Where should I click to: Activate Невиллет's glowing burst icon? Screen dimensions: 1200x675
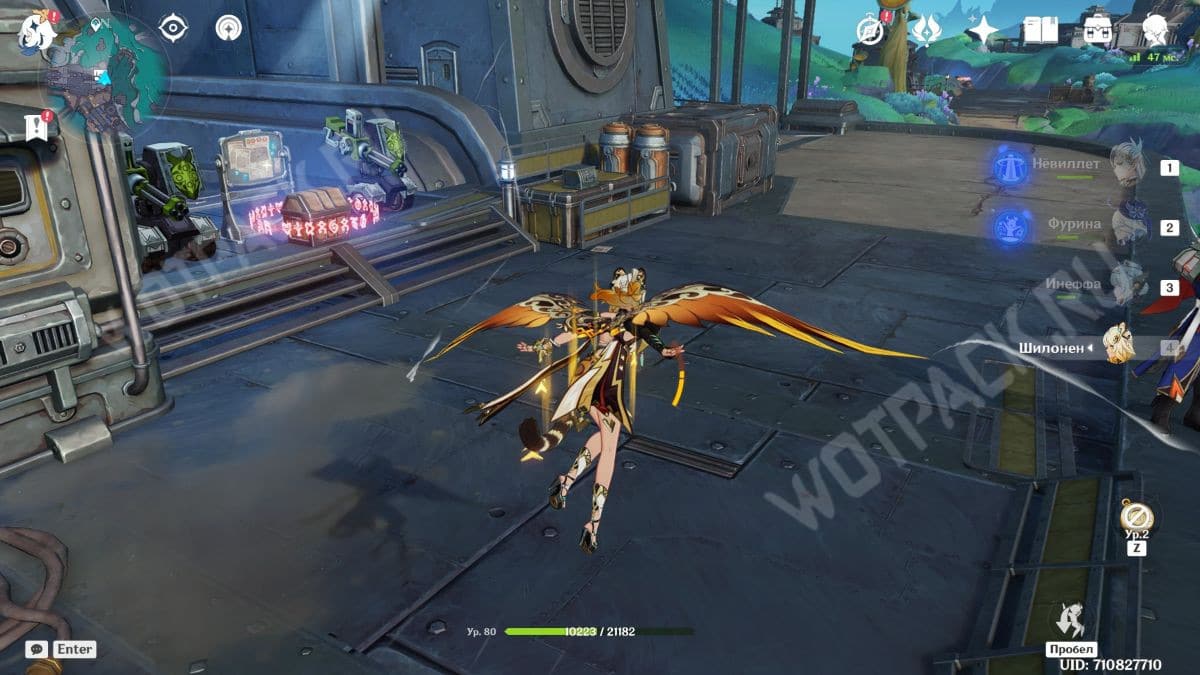click(x=1014, y=166)
